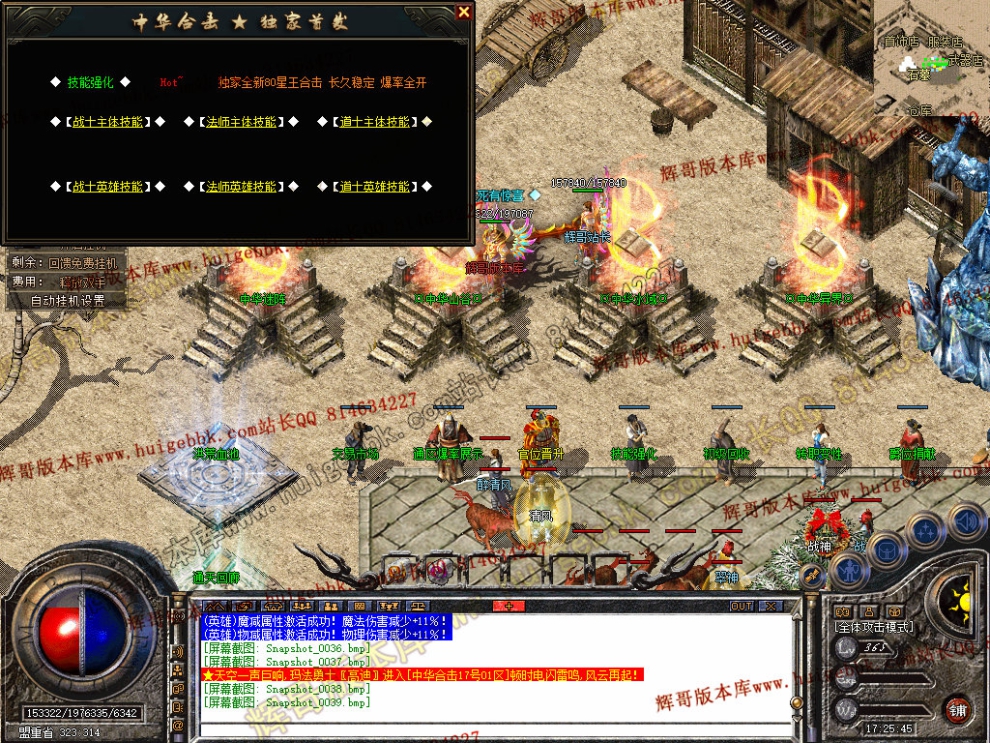Image resolution: width=990 pixels, height=743 pixels.
Task: Switch the 全体攻击模式 attack mode
Action: 874,626
